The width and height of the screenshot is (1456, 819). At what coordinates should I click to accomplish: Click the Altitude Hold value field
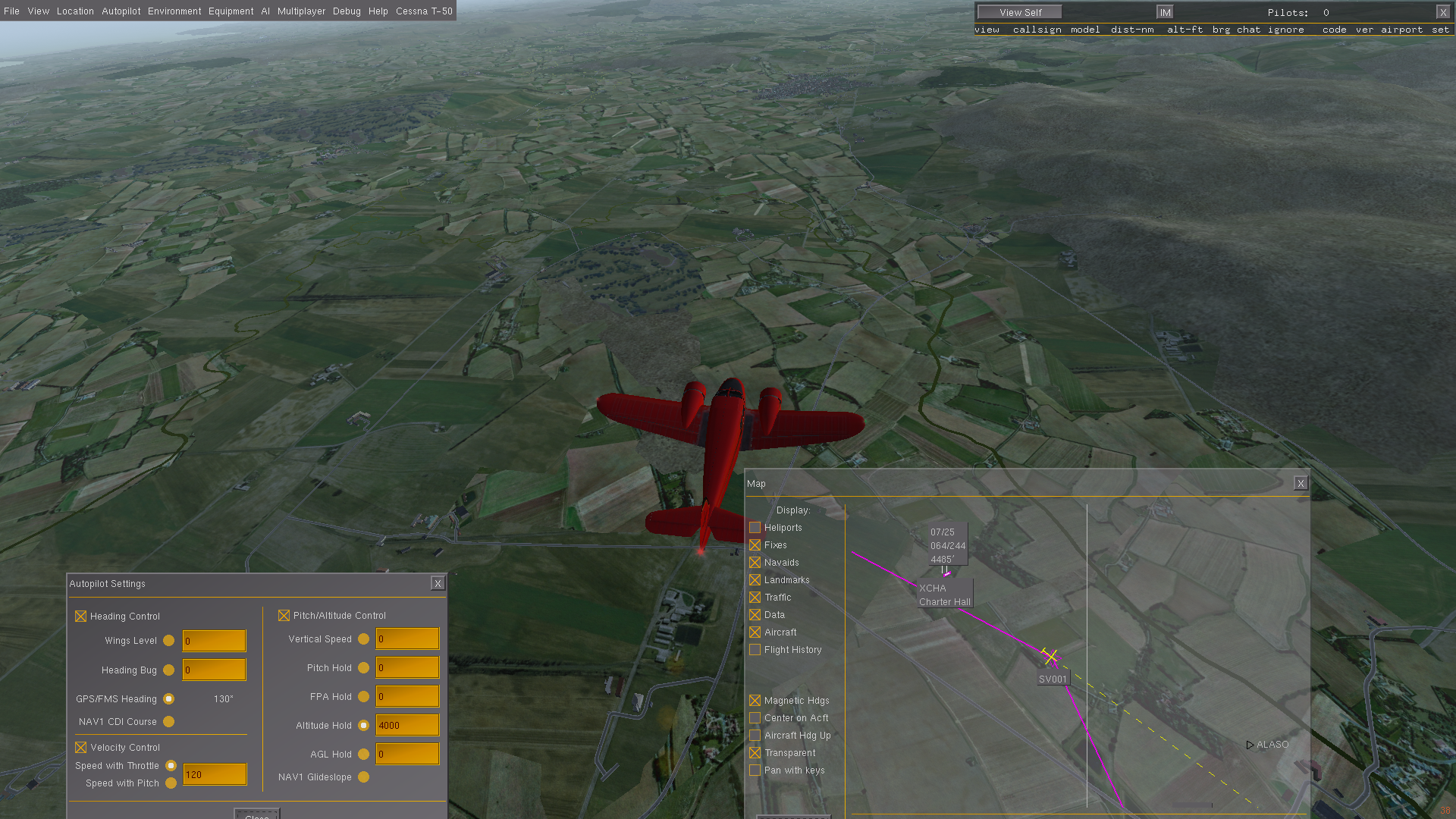(407, 726)
